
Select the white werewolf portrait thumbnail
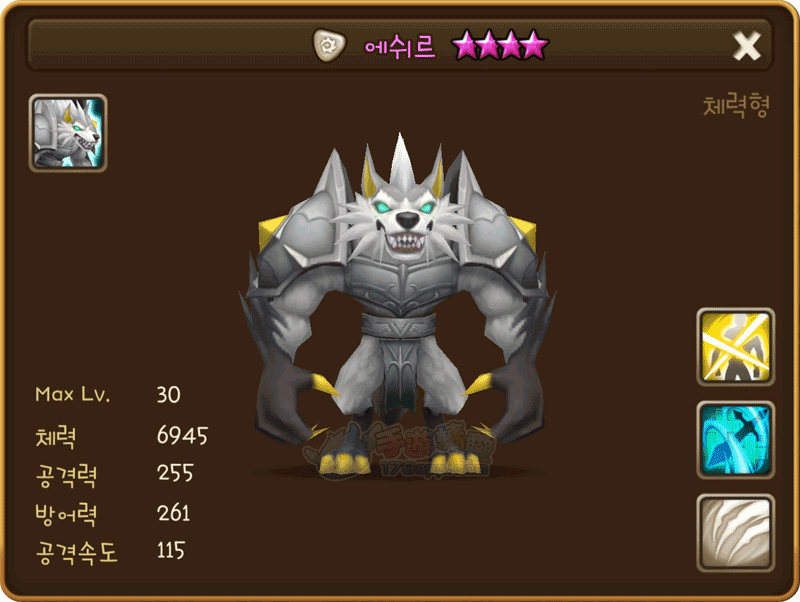[x=68, y=133]
